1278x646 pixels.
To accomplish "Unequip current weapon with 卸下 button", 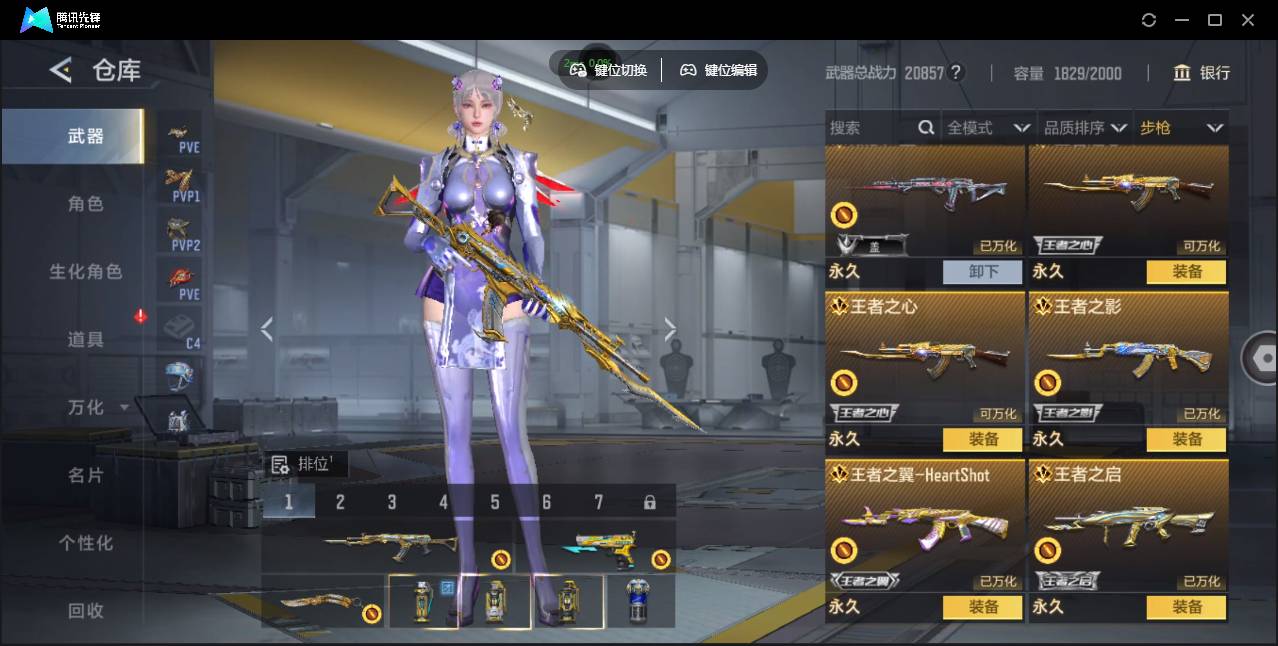I will (982, 272).
